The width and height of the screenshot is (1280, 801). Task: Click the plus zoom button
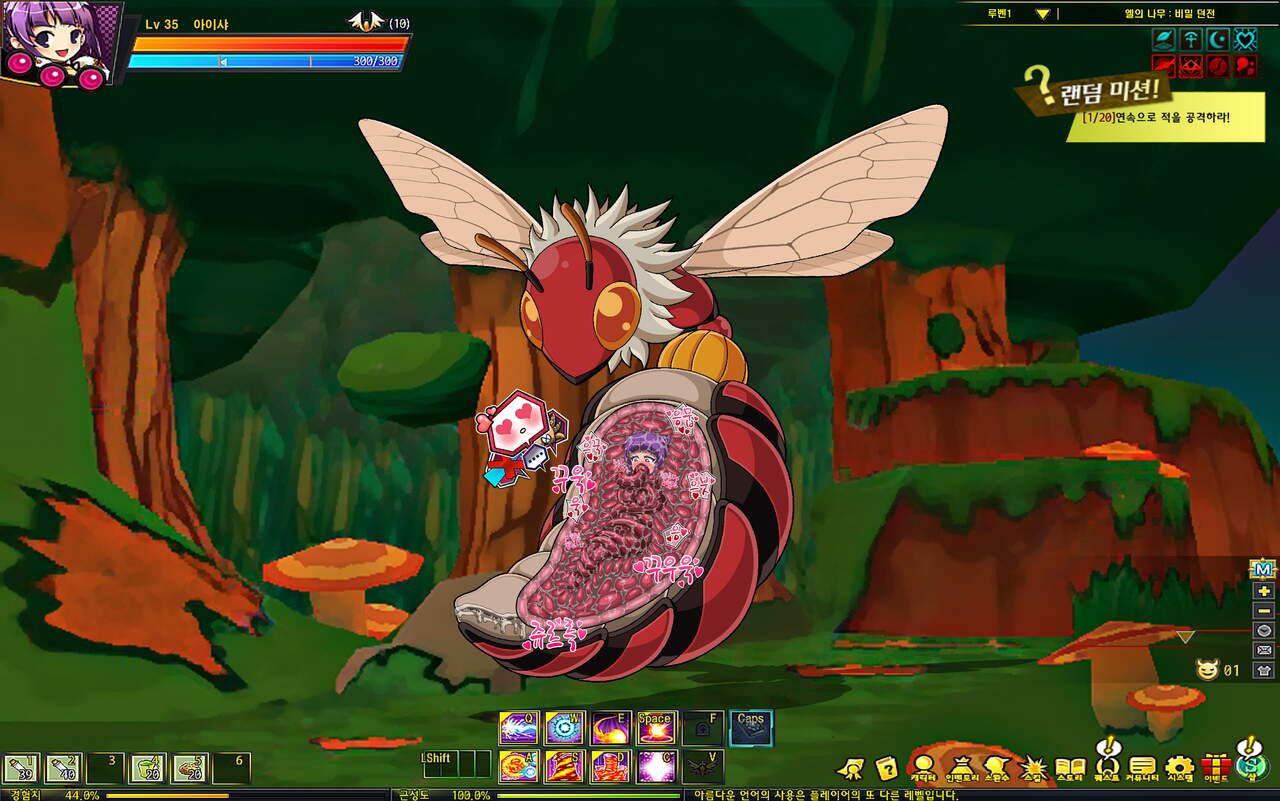click(x=1263, y=591)
